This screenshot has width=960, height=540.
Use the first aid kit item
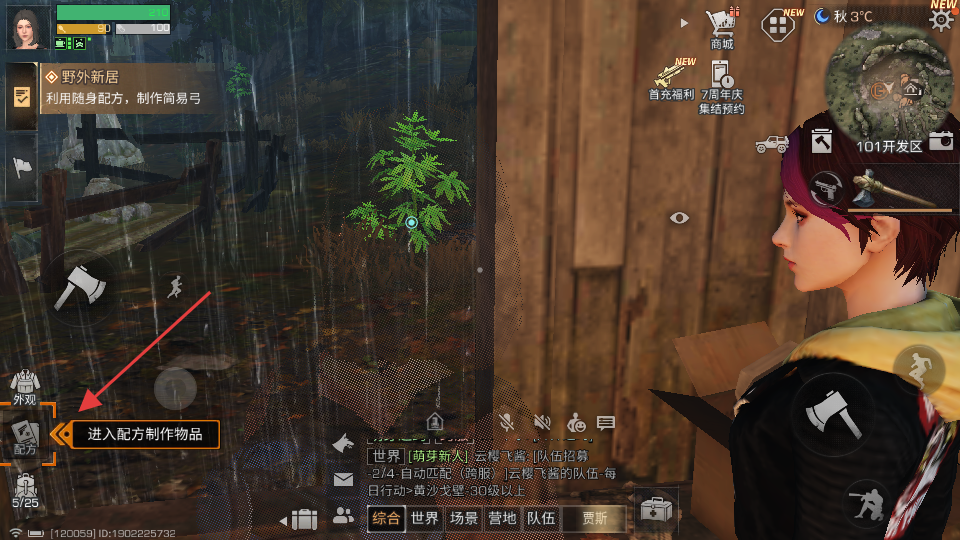[x=656, y=509]
